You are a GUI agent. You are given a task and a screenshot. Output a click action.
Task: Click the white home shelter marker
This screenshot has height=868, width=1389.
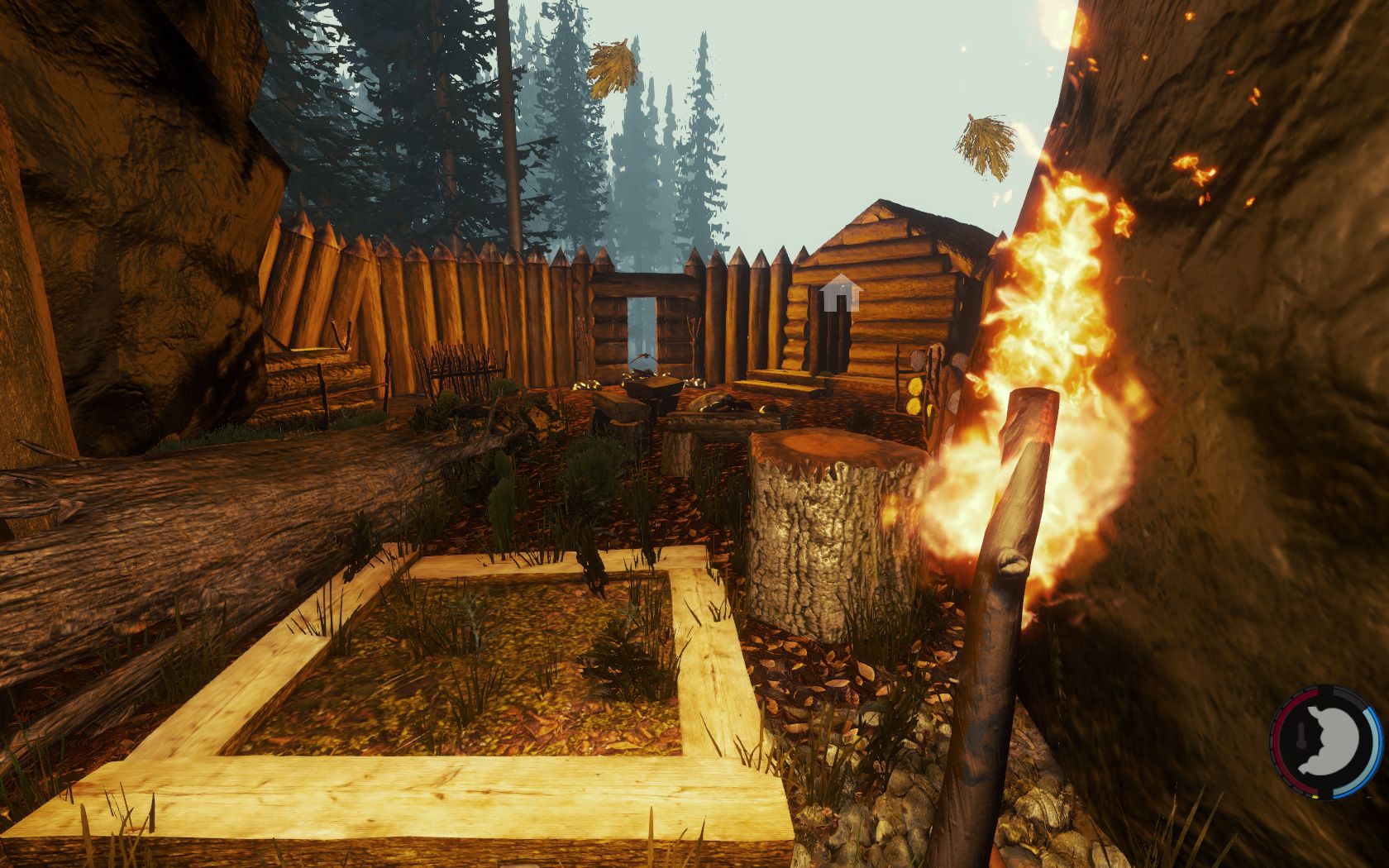(x=842, y=293)
